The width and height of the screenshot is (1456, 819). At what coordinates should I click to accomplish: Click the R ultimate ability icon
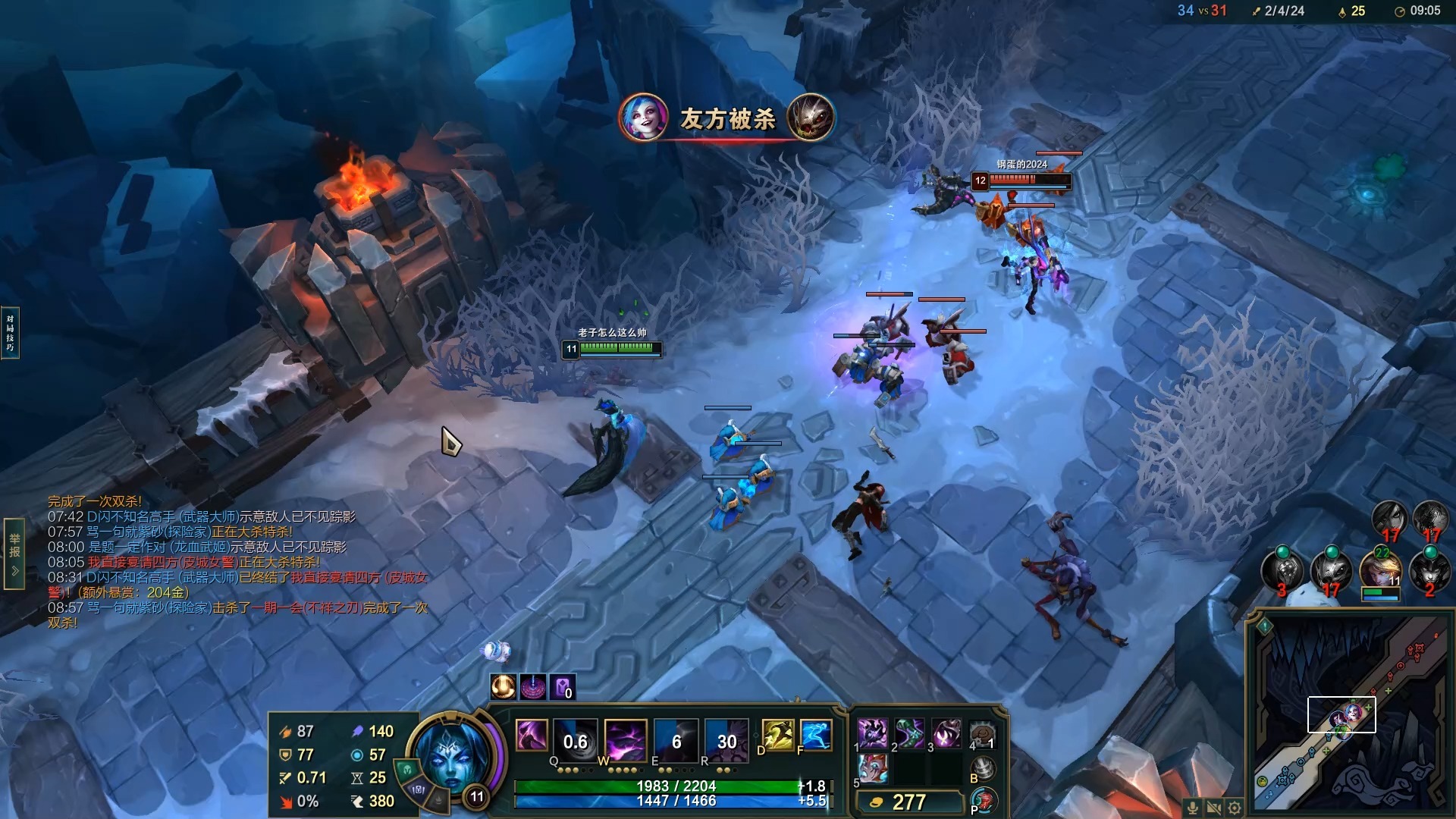coord(726,740)
